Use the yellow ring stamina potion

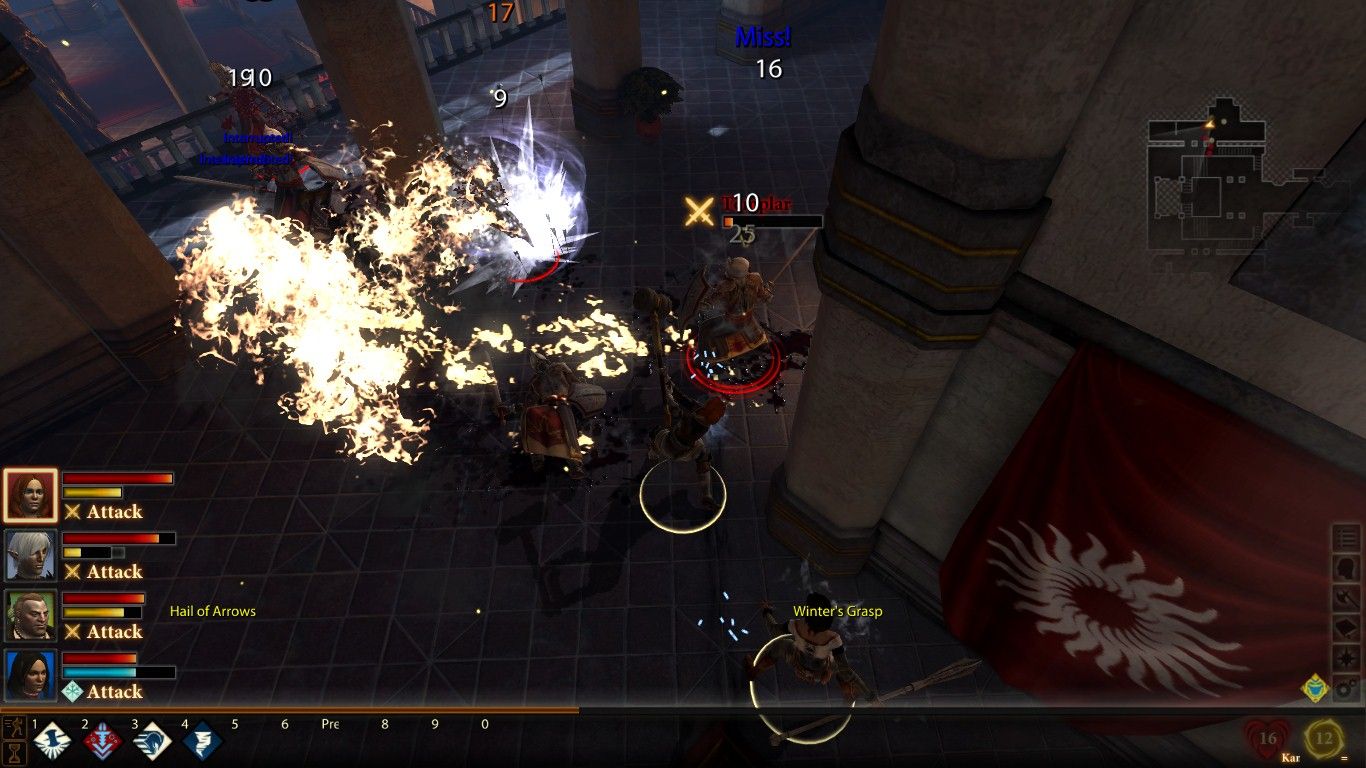(x=1324, y=740)
